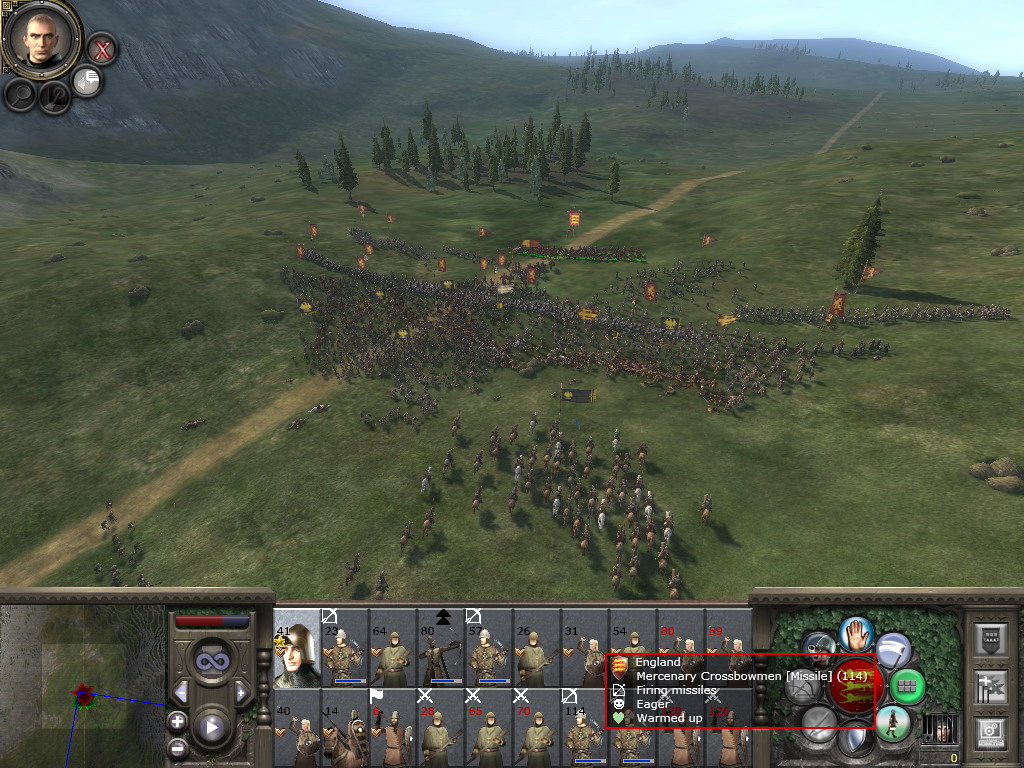Image resolution: width=1024 pixels, height=768 pixels.
Task: Toggle the green formation grid button
Action: [907, 686]
